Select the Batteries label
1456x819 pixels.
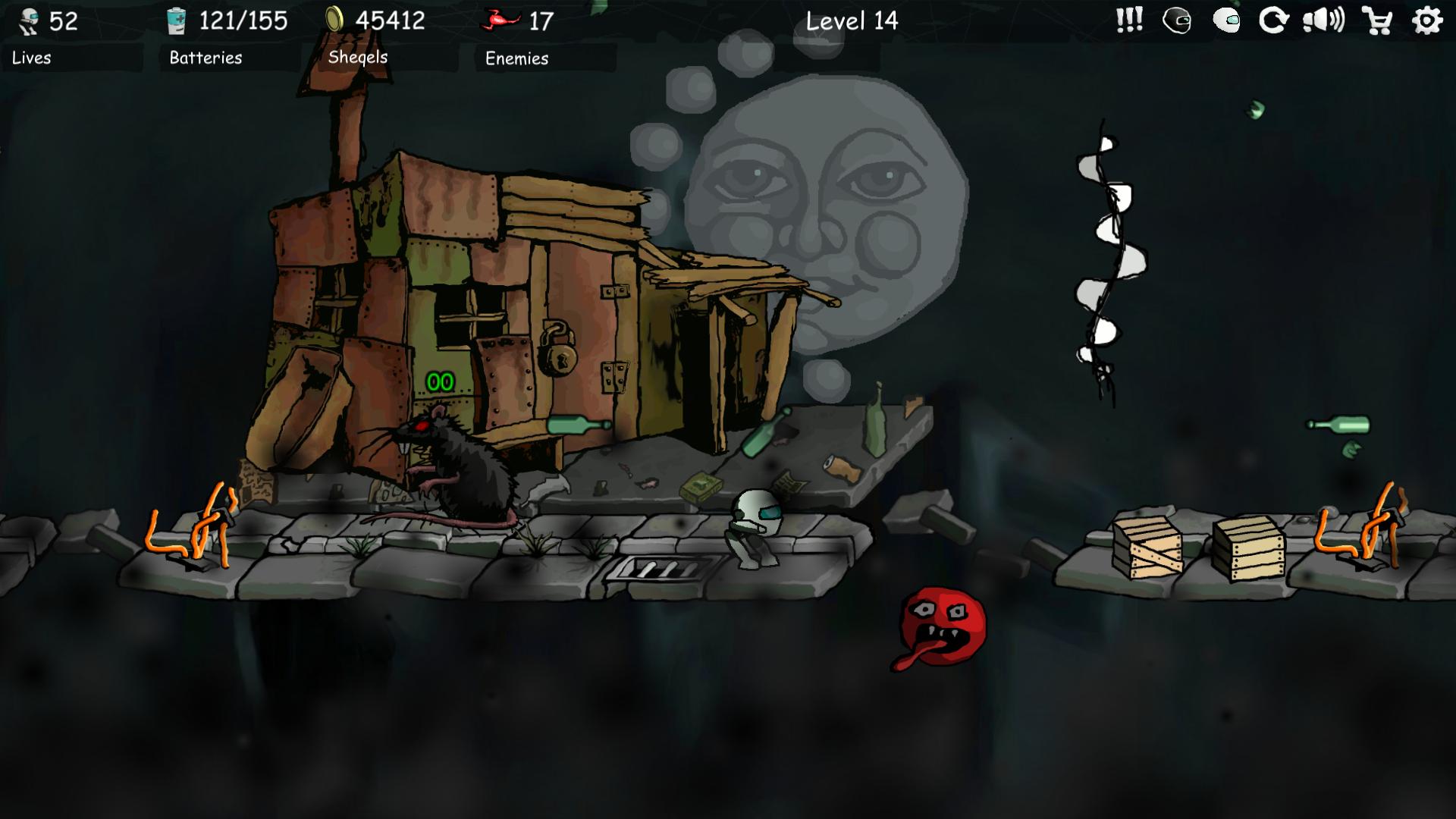206,57
